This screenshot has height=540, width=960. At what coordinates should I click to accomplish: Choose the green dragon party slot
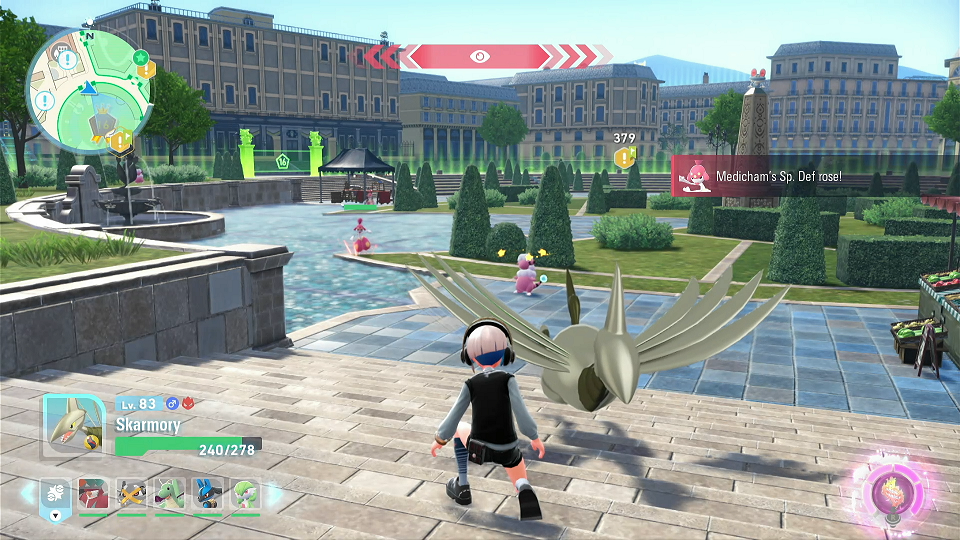tap(170, 494)
